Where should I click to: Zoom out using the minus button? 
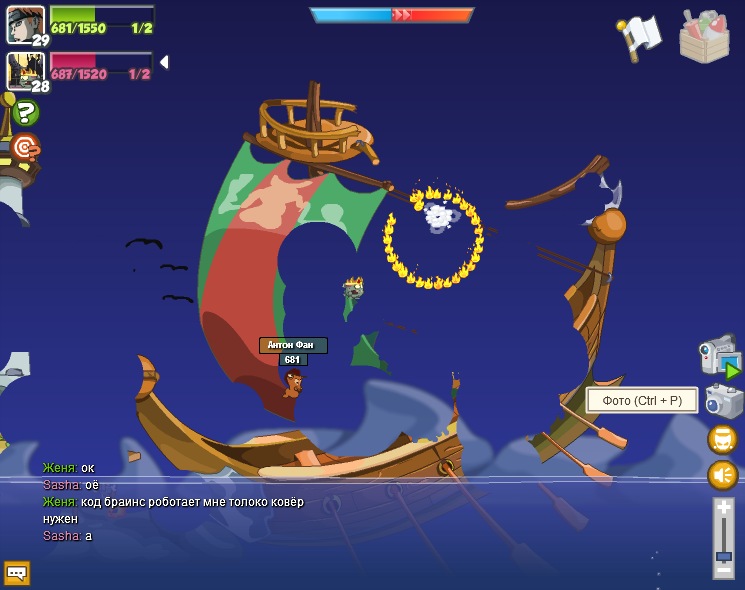tap(723, 570)
